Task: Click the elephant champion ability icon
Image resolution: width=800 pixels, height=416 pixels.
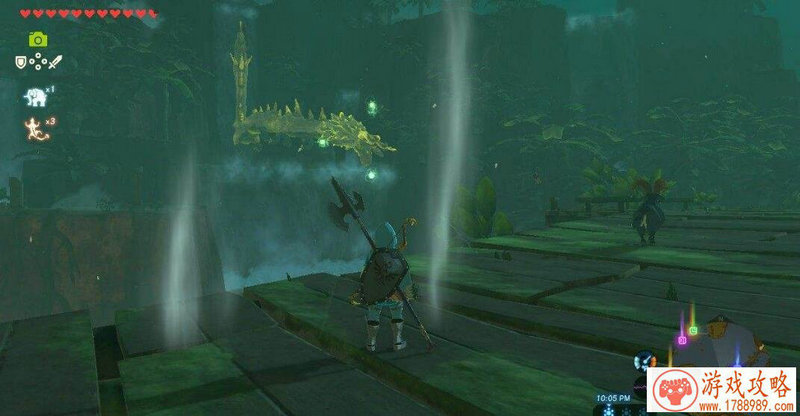Action: [32, 96]
